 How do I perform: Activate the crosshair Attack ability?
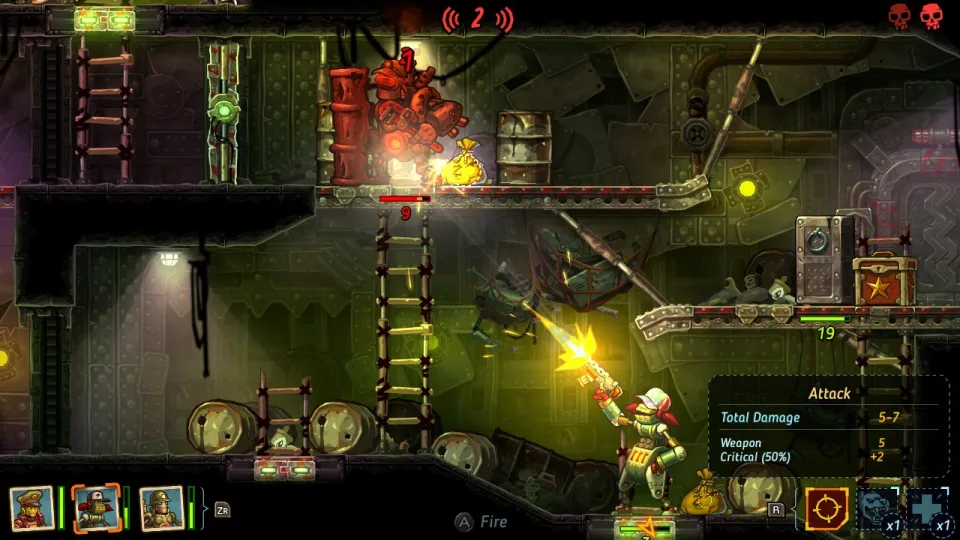(826, 508)
